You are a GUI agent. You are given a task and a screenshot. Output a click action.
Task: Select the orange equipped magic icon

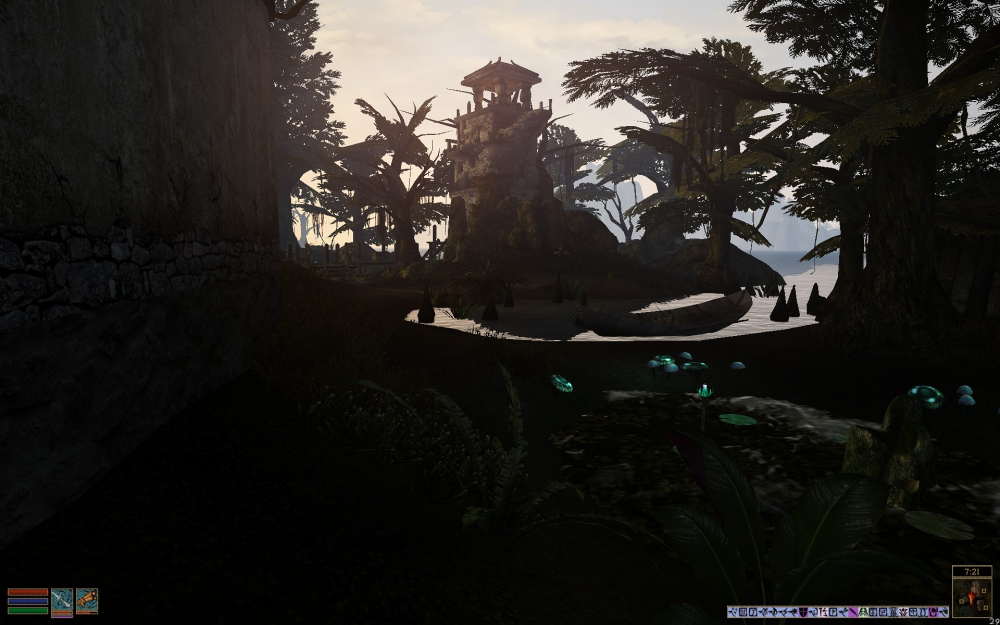[87, 600]
